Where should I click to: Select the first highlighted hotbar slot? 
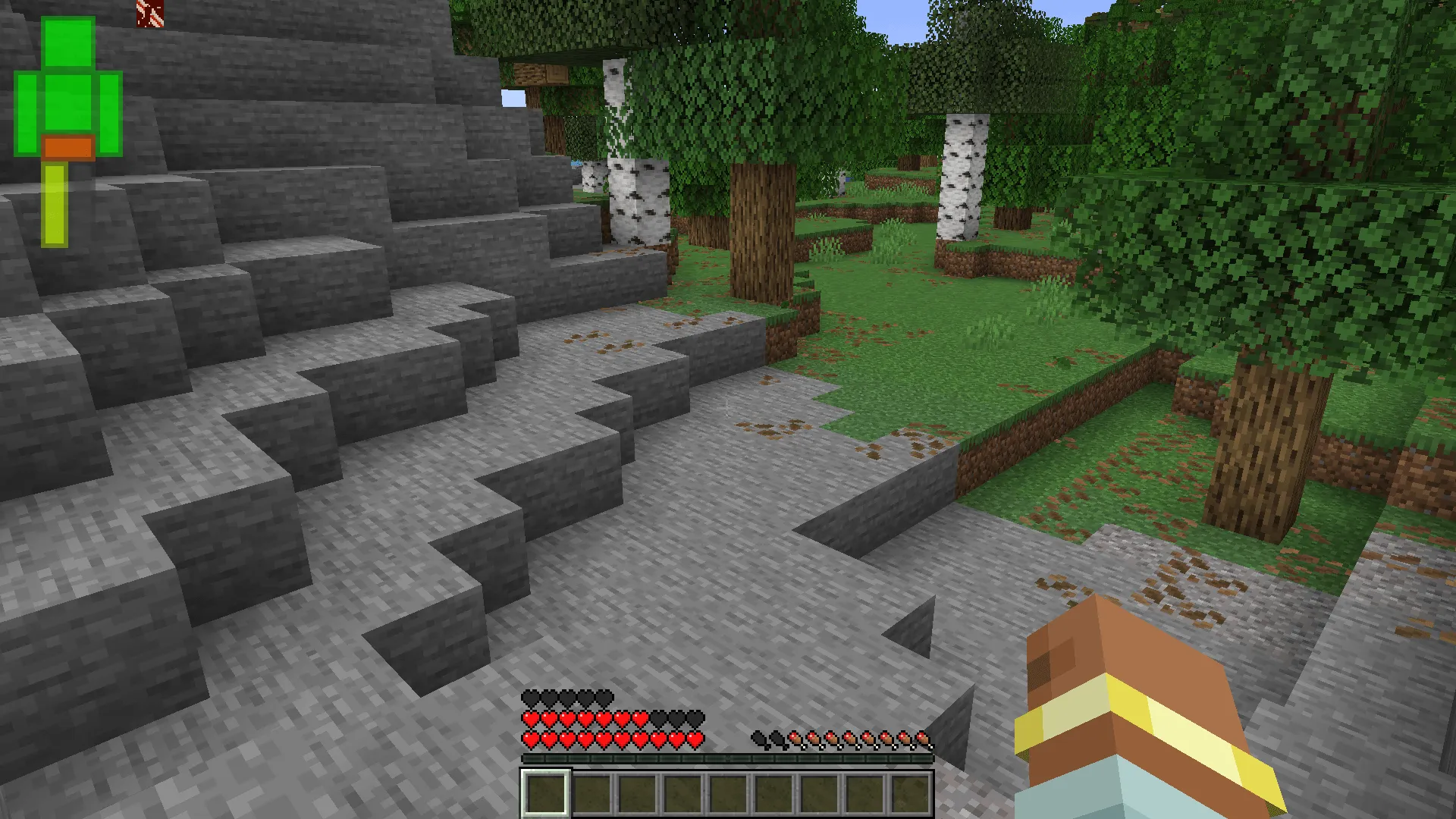[x=544, y=795]
